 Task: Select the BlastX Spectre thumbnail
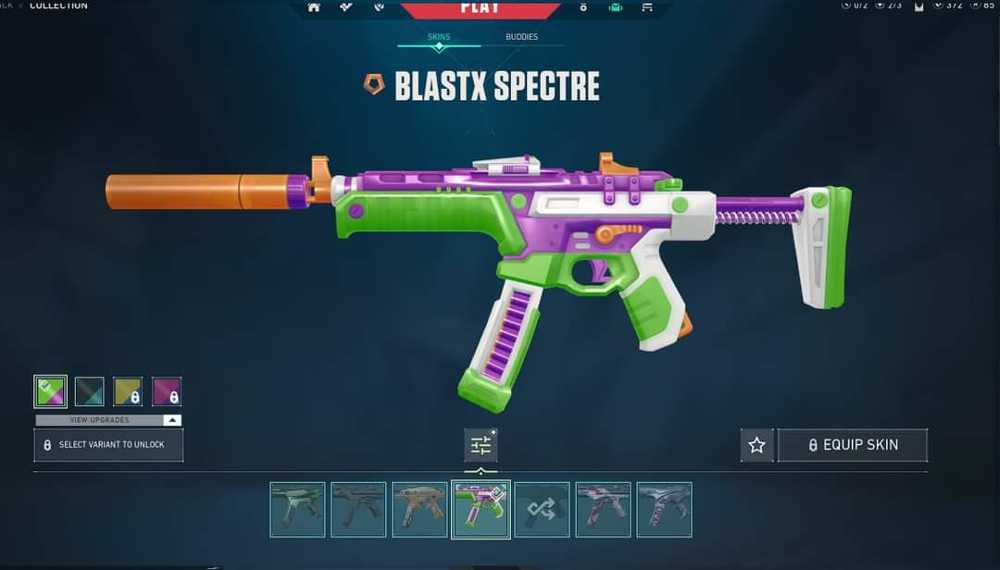click(481, 509)
